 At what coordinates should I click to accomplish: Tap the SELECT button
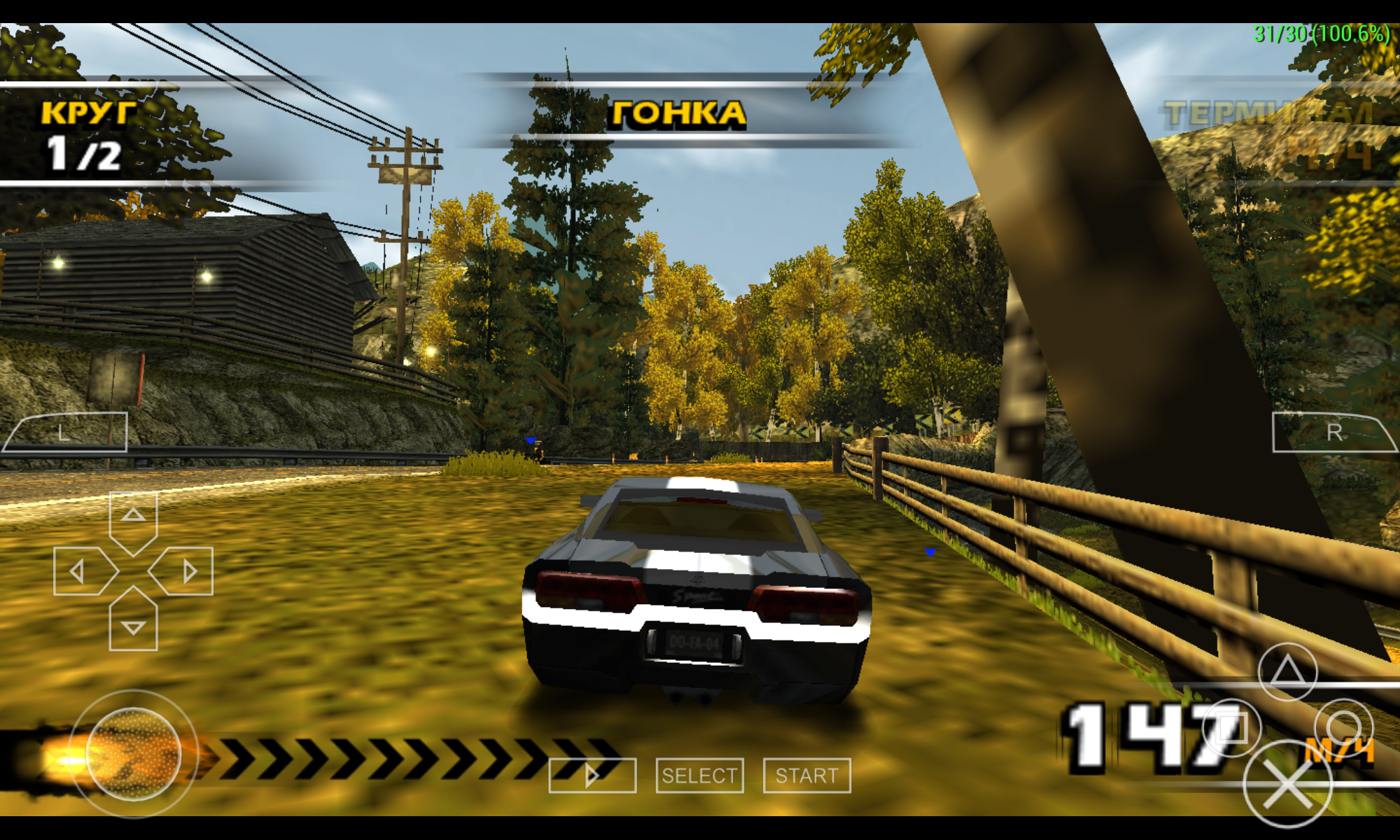[x=699, y=776]
